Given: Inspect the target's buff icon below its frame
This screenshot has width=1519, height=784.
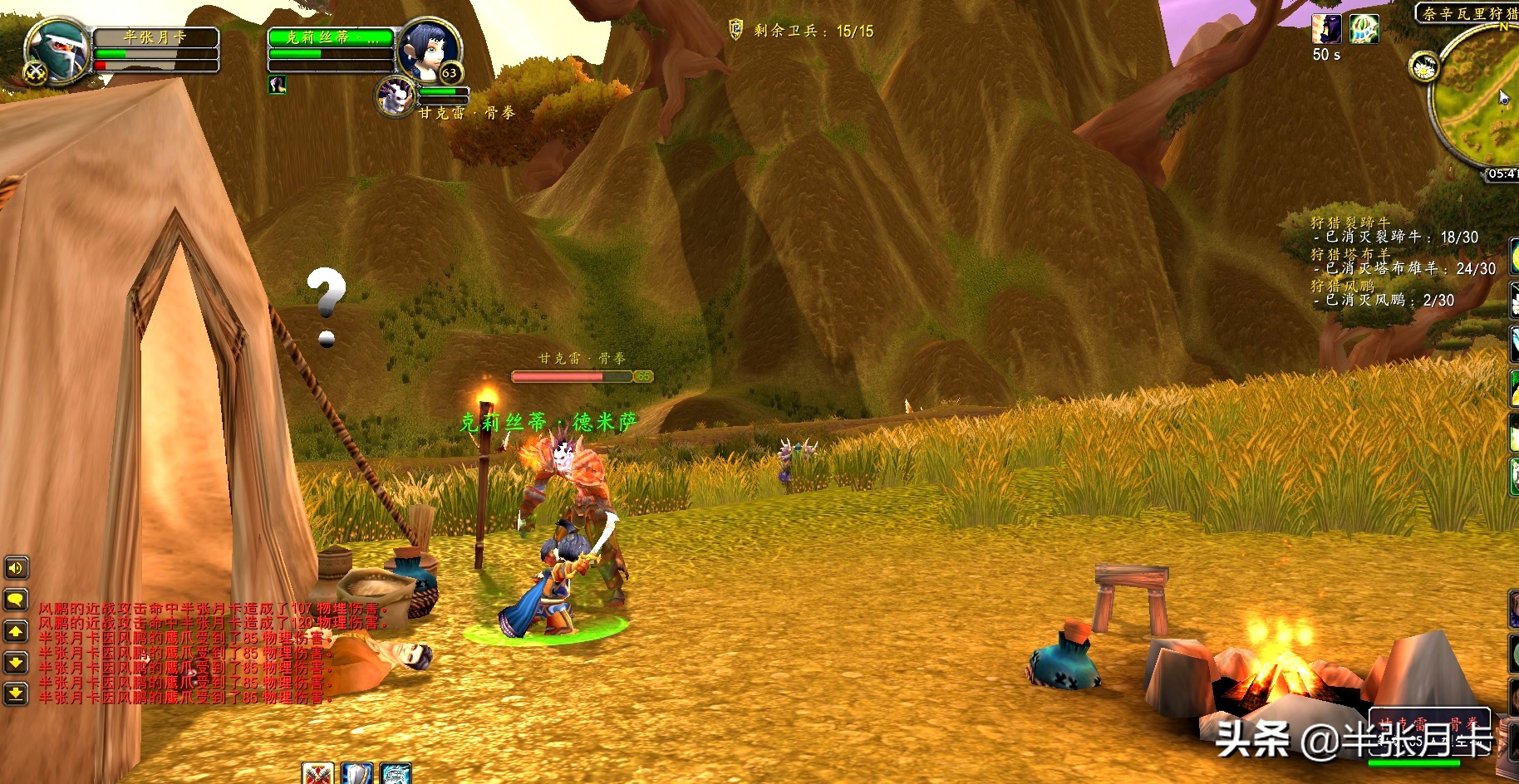Looking at the screenshot, I should coord(278,84).
